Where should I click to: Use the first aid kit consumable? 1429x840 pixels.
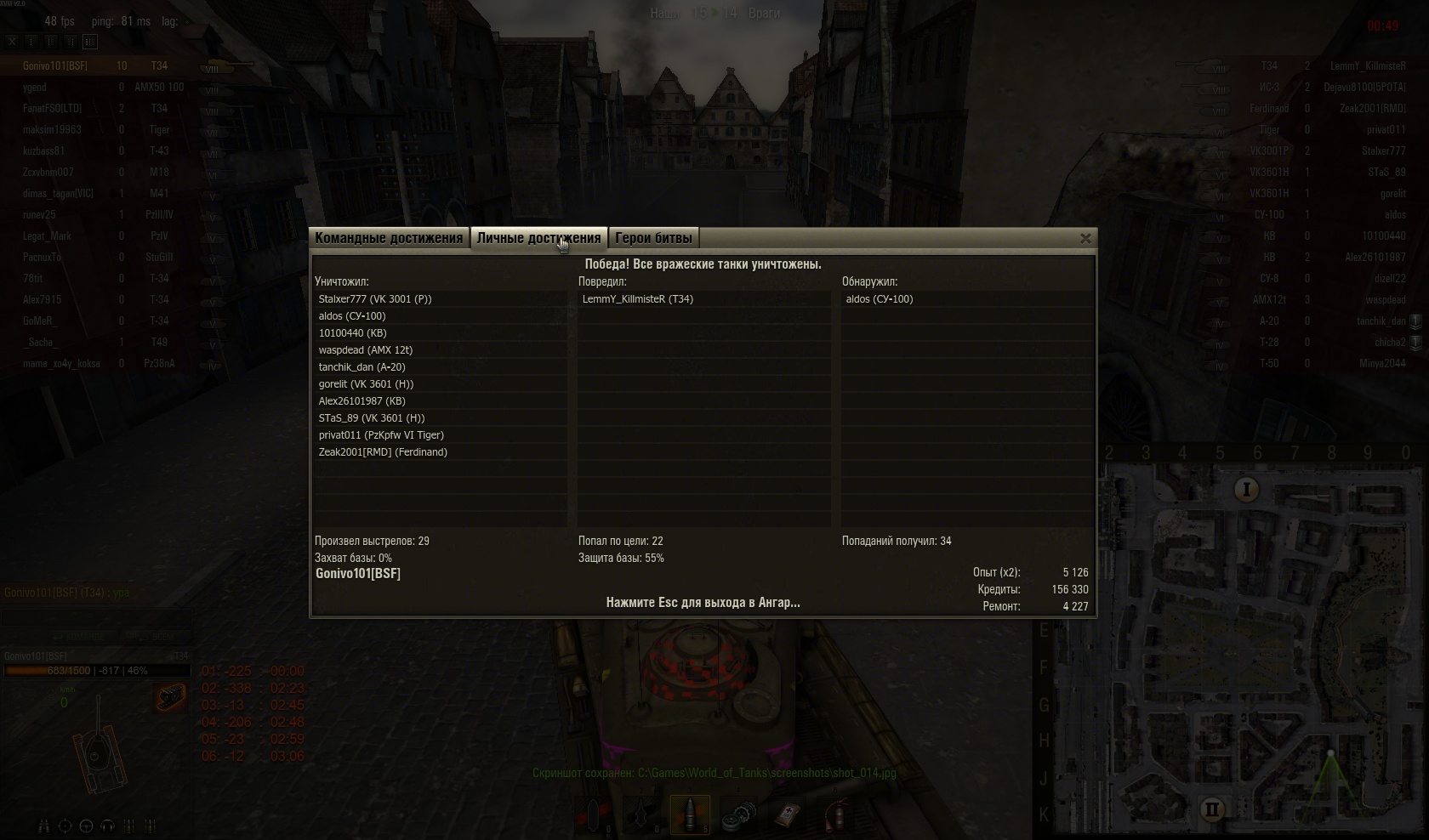coord(788,814)
